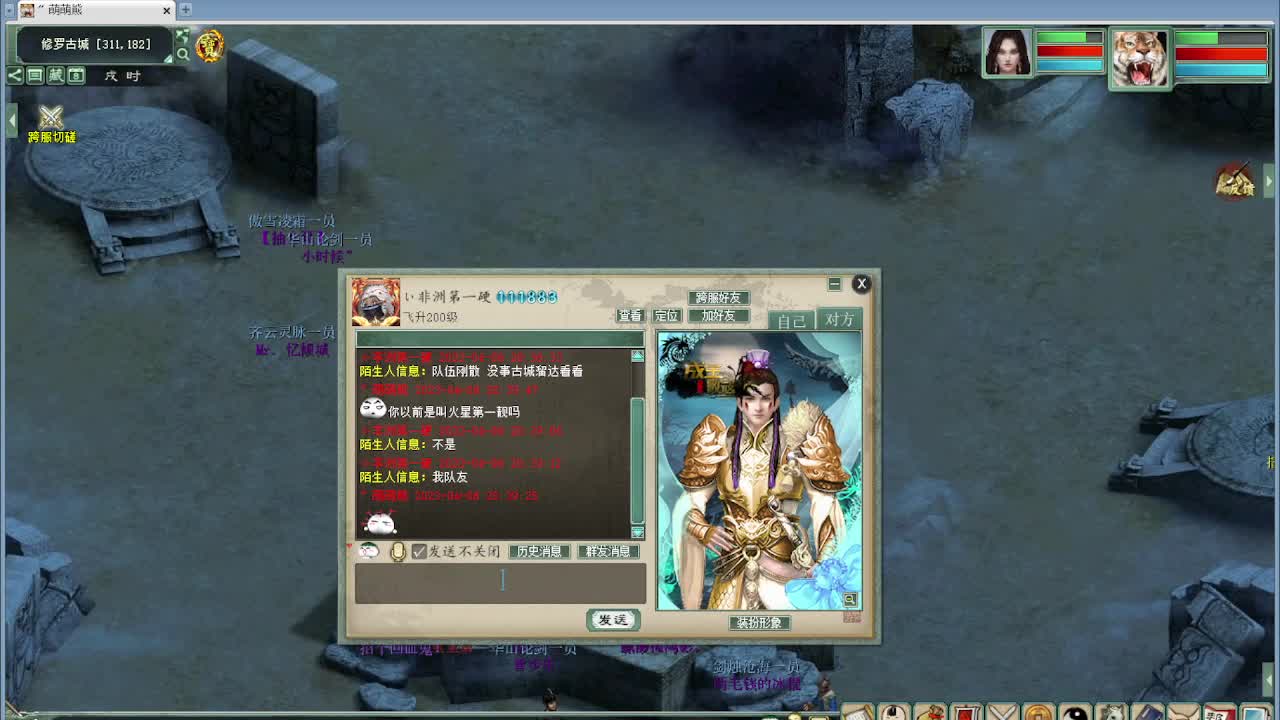Click the 发送 send button
1280x720 pixels.
pyautogui.click(x=611, y=620)
